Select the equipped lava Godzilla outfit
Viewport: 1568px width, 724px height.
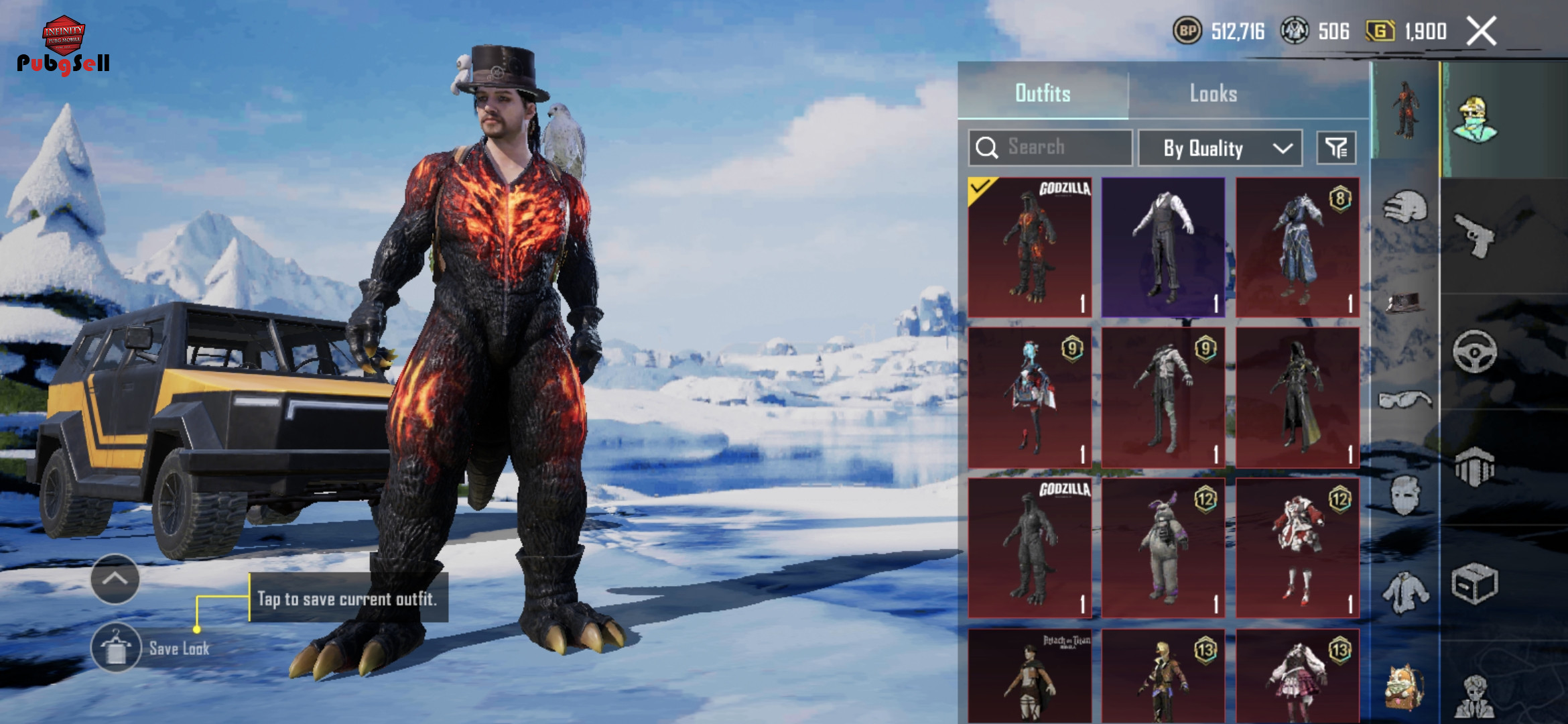[x=1030, y=247]
